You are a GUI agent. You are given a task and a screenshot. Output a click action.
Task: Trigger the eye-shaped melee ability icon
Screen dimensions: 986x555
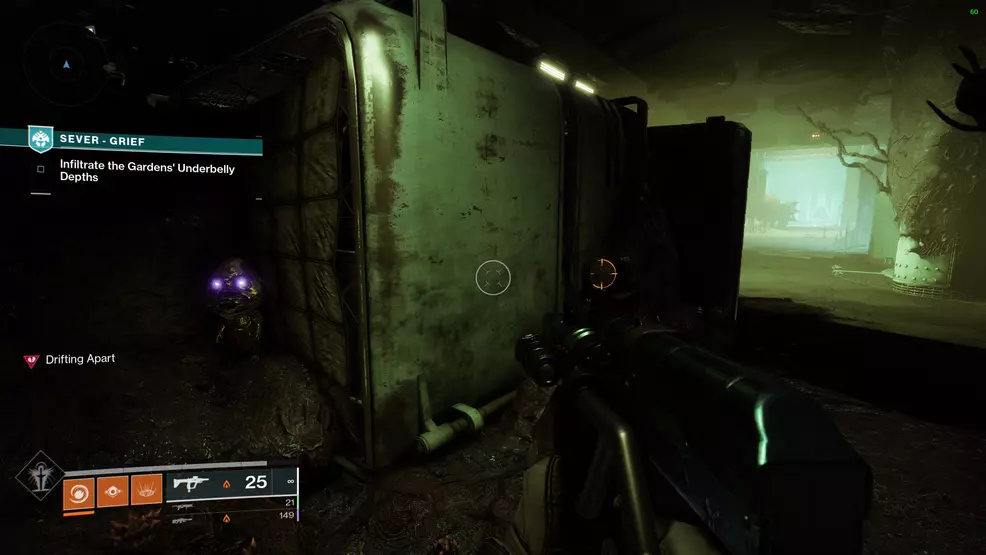click(112, 491)
